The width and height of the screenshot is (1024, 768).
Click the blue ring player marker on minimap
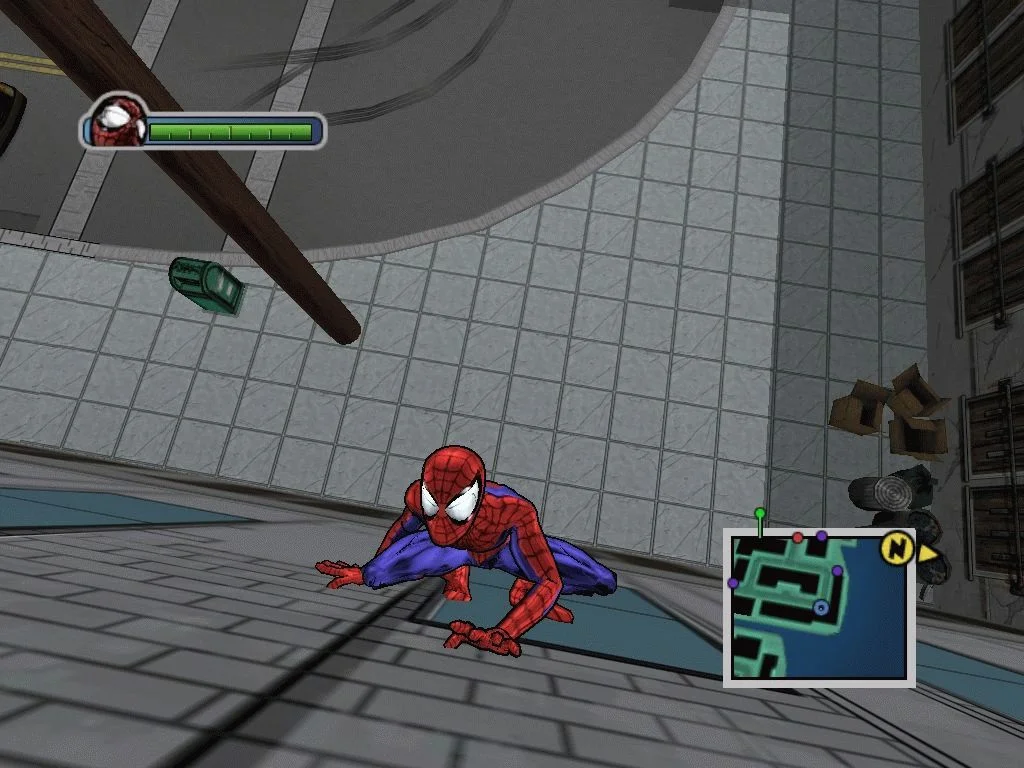pos(821,607)
